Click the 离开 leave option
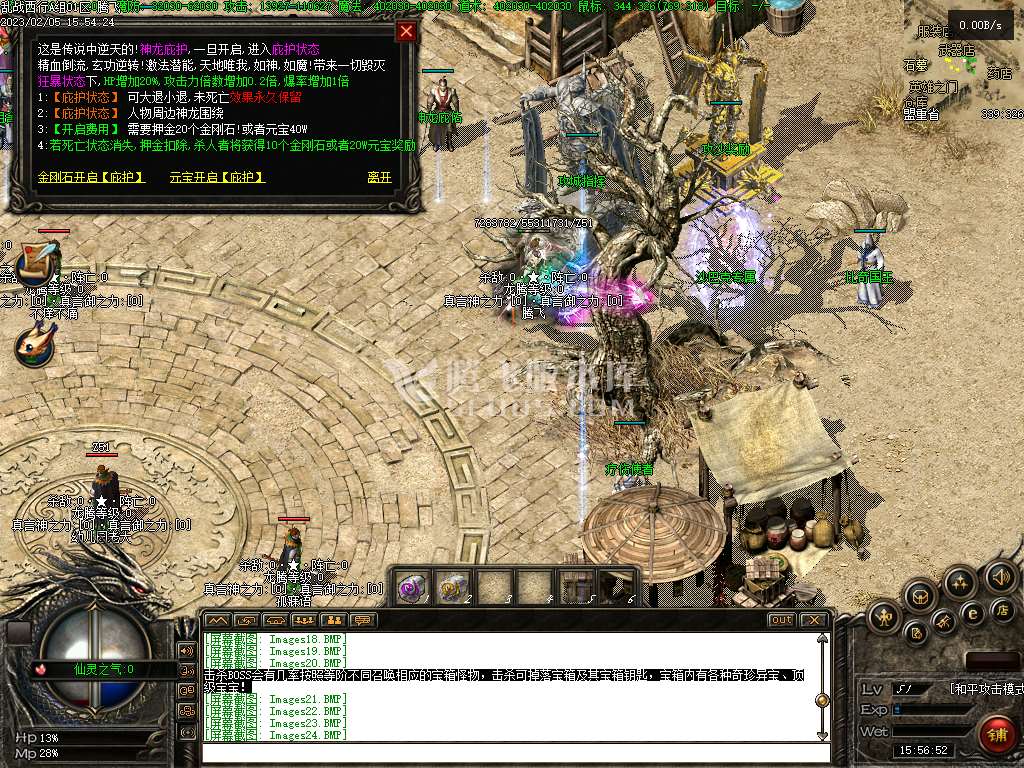 (379, 178)
